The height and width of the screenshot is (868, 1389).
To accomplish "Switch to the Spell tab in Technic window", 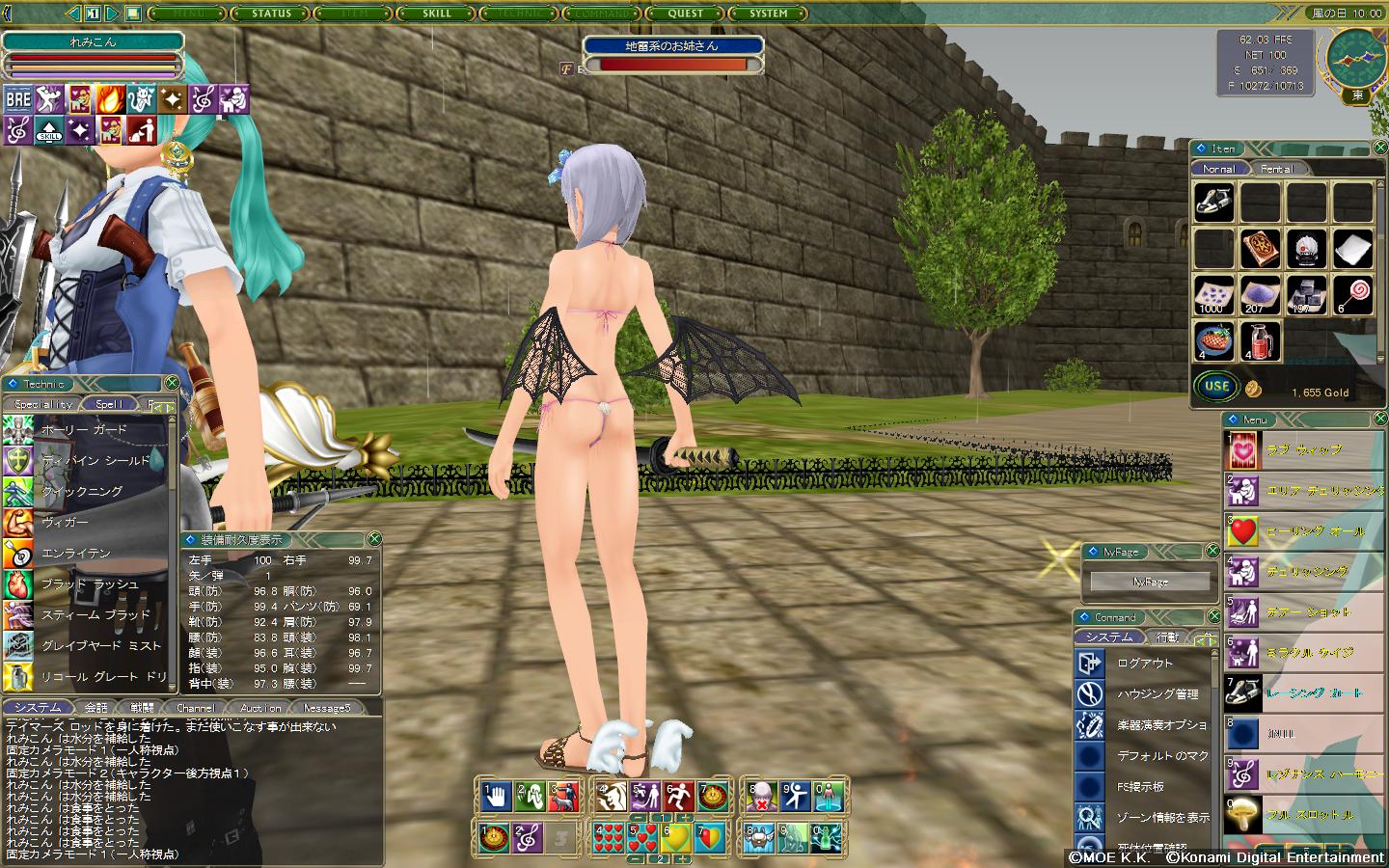I will [109, 404].
